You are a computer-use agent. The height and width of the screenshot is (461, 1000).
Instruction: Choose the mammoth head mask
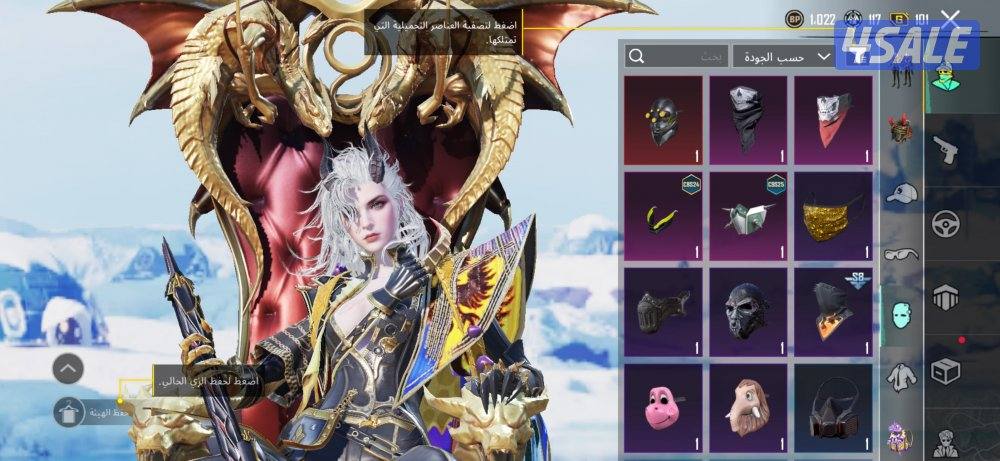[x=748, y=405]
